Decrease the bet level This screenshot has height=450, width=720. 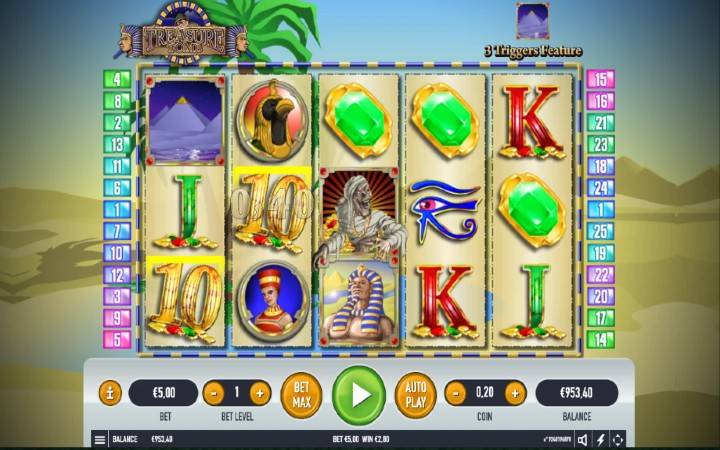213,393
